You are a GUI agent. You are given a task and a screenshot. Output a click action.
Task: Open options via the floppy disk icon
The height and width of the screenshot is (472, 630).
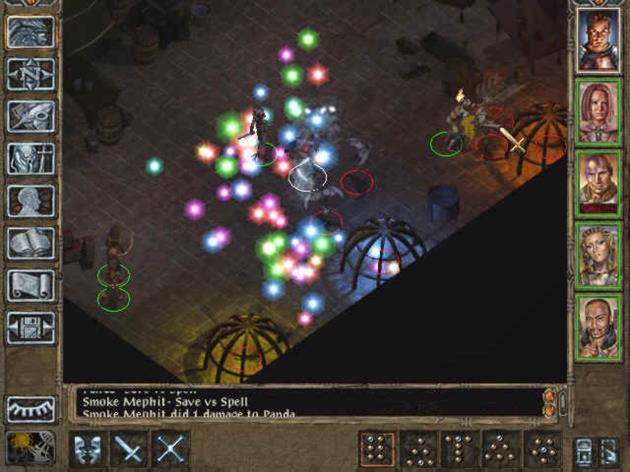(31, 327)
